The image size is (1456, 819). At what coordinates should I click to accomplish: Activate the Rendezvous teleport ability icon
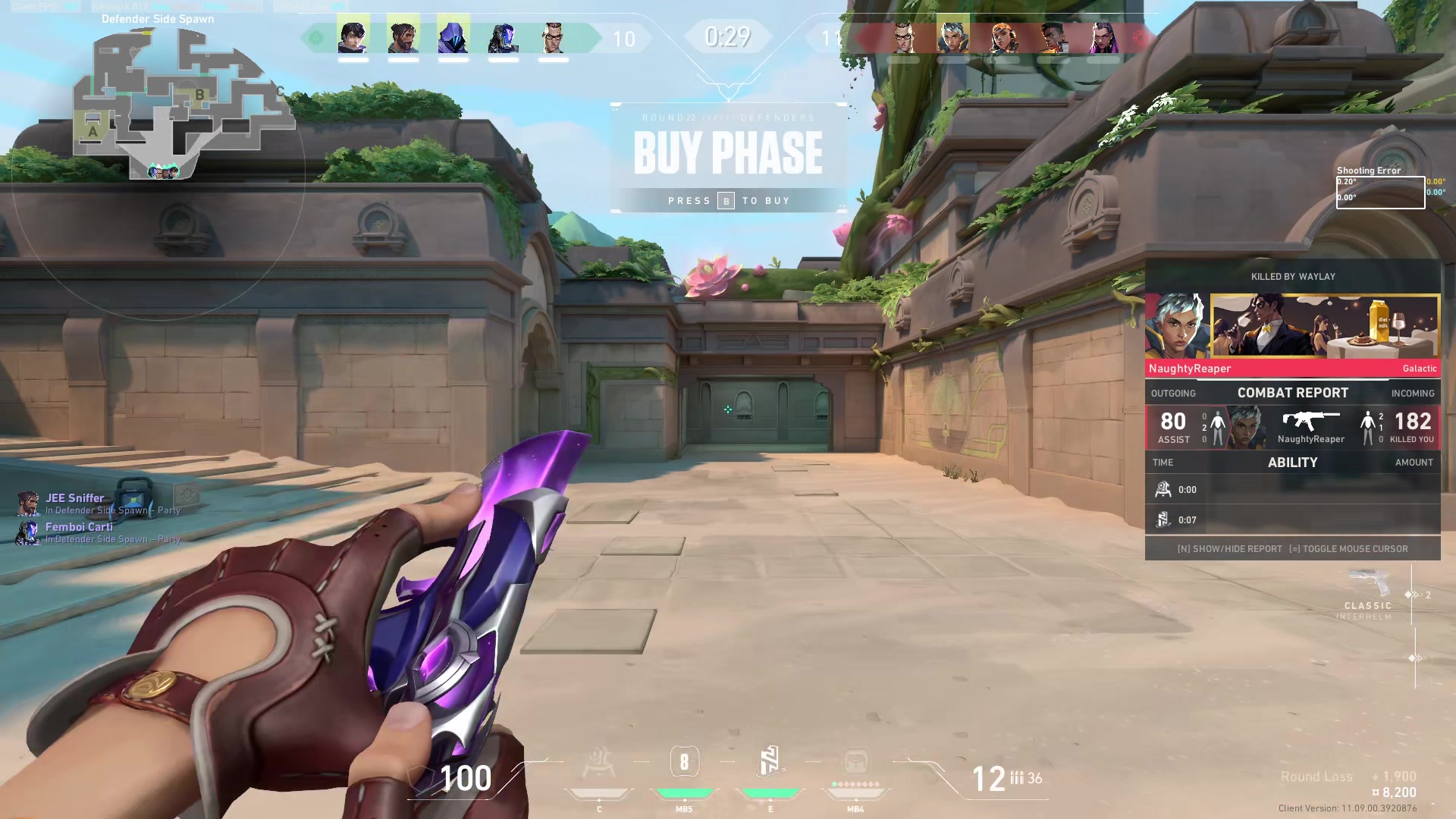click(x=770, y=763)
